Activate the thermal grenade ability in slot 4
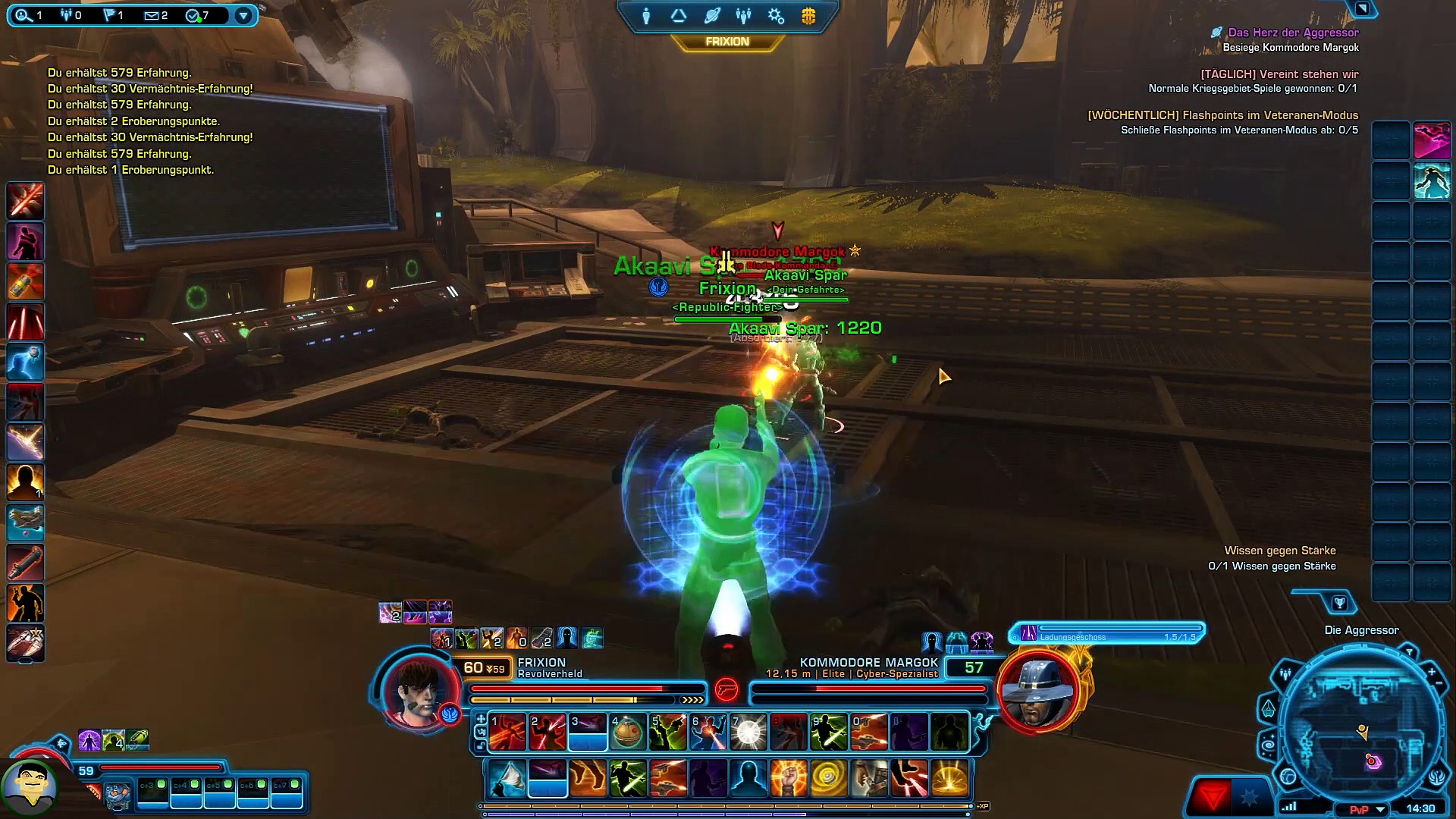1456x819 pixels. tap(627, 733)
